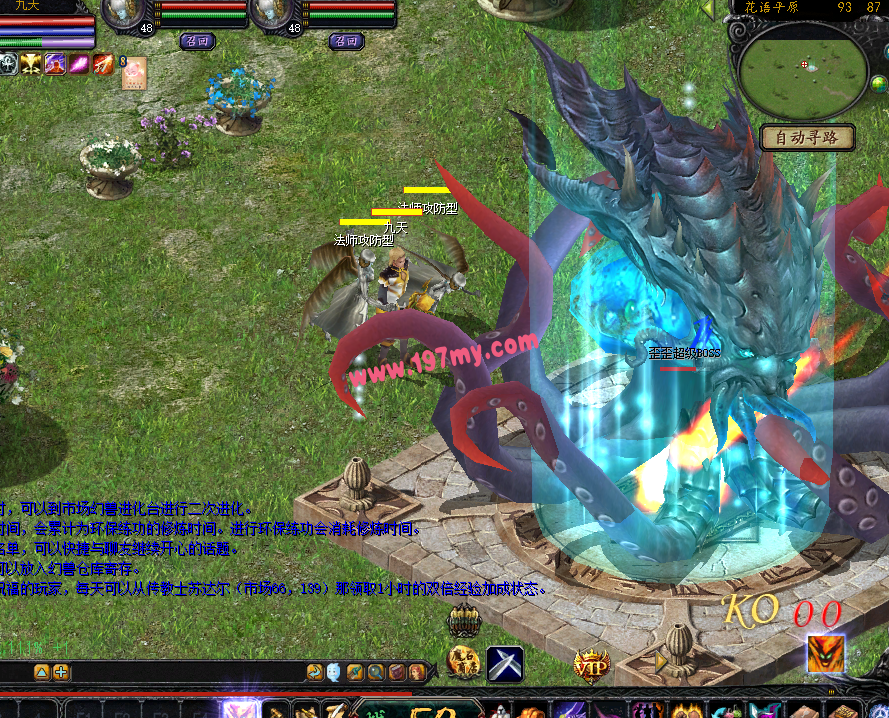This screenshot has width=889, height=718.
Task: Check the golden winged buff icon
Action: (31, 64)
